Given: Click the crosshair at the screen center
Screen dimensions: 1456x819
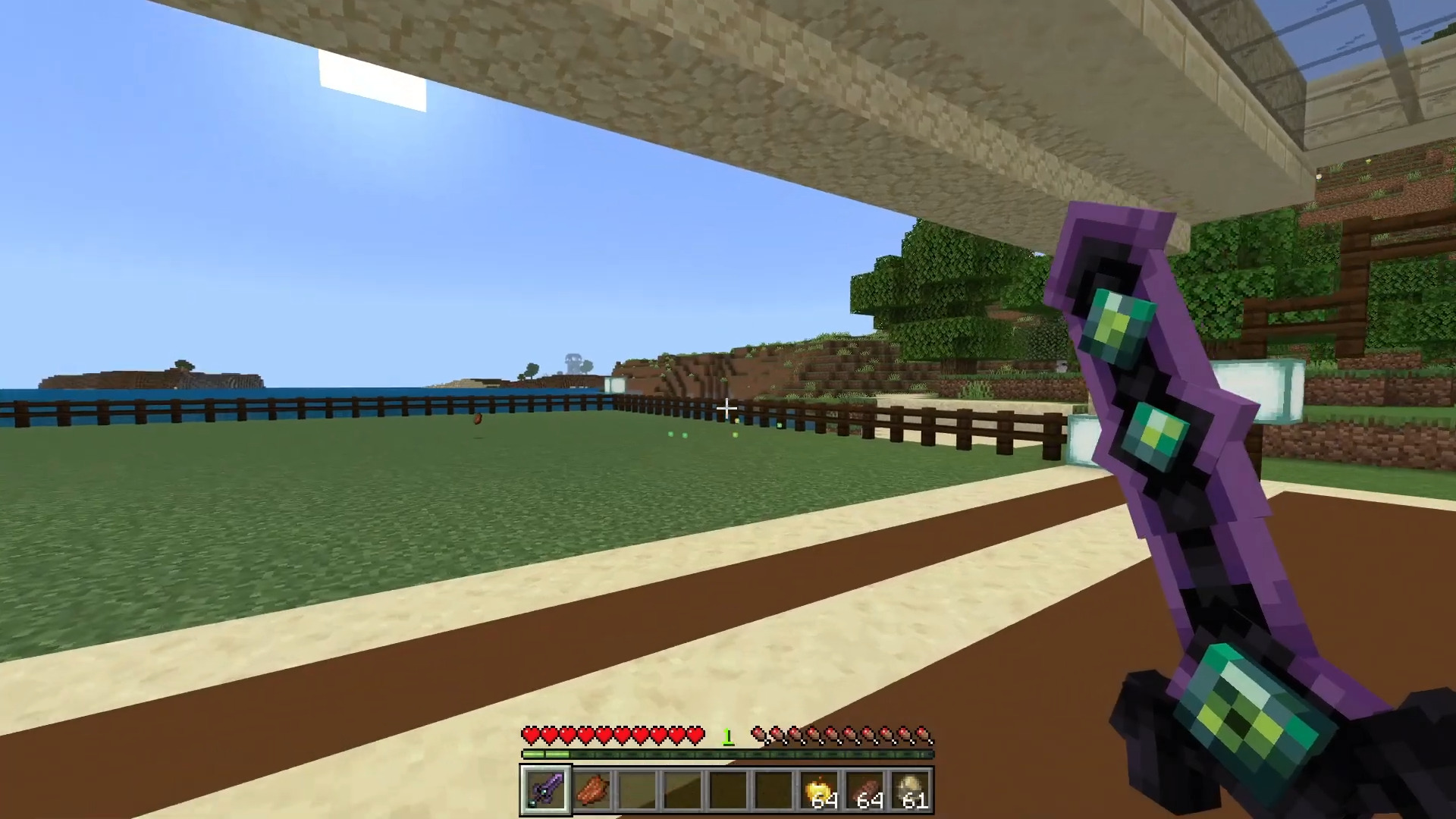Looking at the screenshot, I should 726,409.
